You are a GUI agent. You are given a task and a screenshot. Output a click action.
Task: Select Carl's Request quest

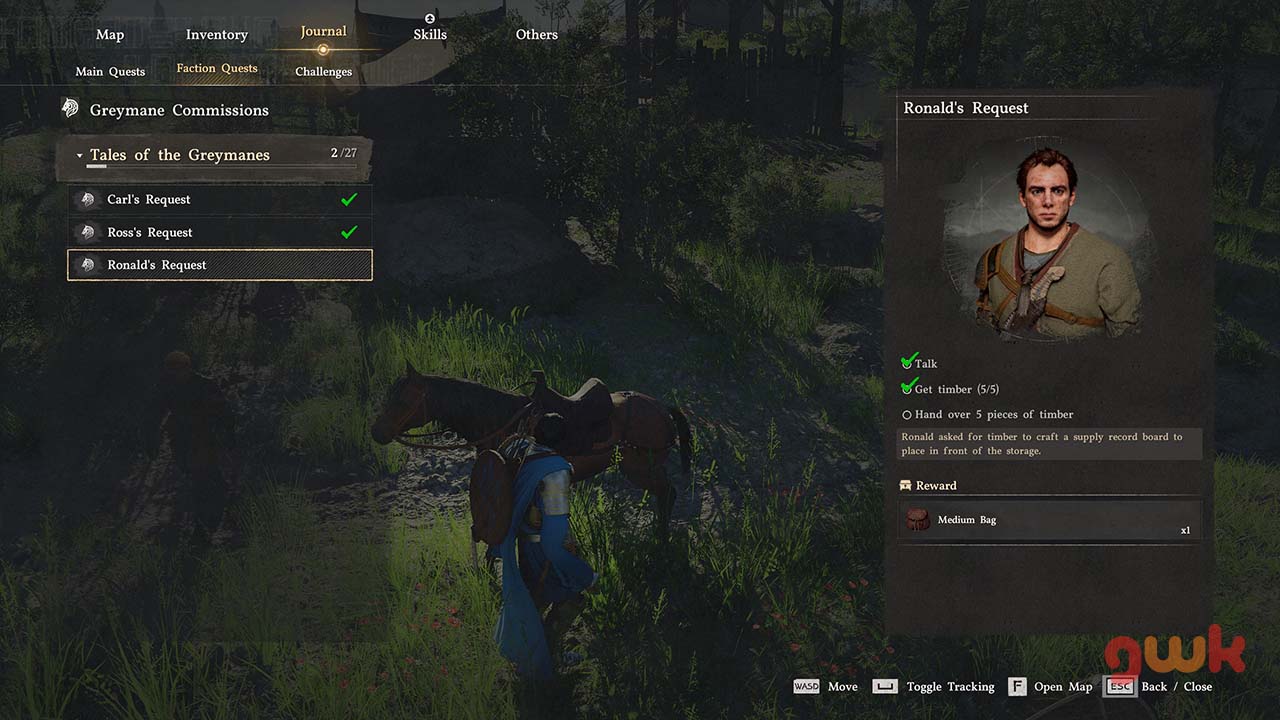[x=219, y=200]
